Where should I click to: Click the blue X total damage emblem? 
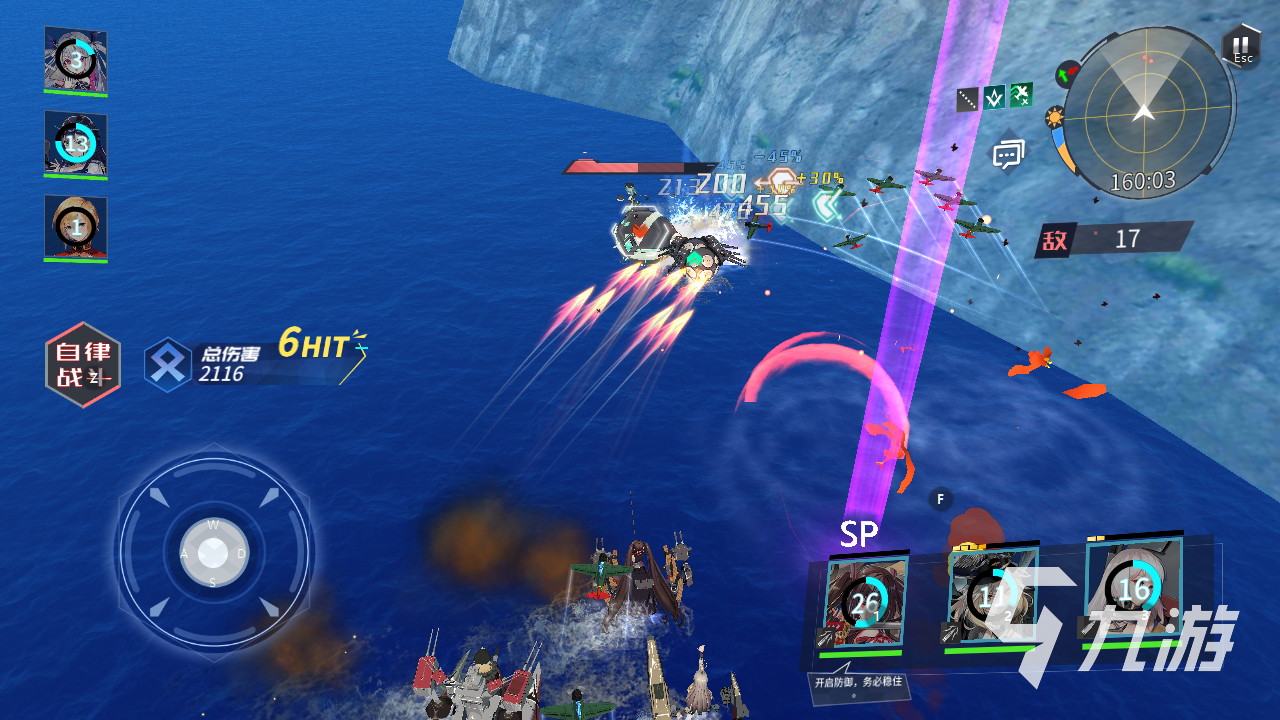[168, 365]
